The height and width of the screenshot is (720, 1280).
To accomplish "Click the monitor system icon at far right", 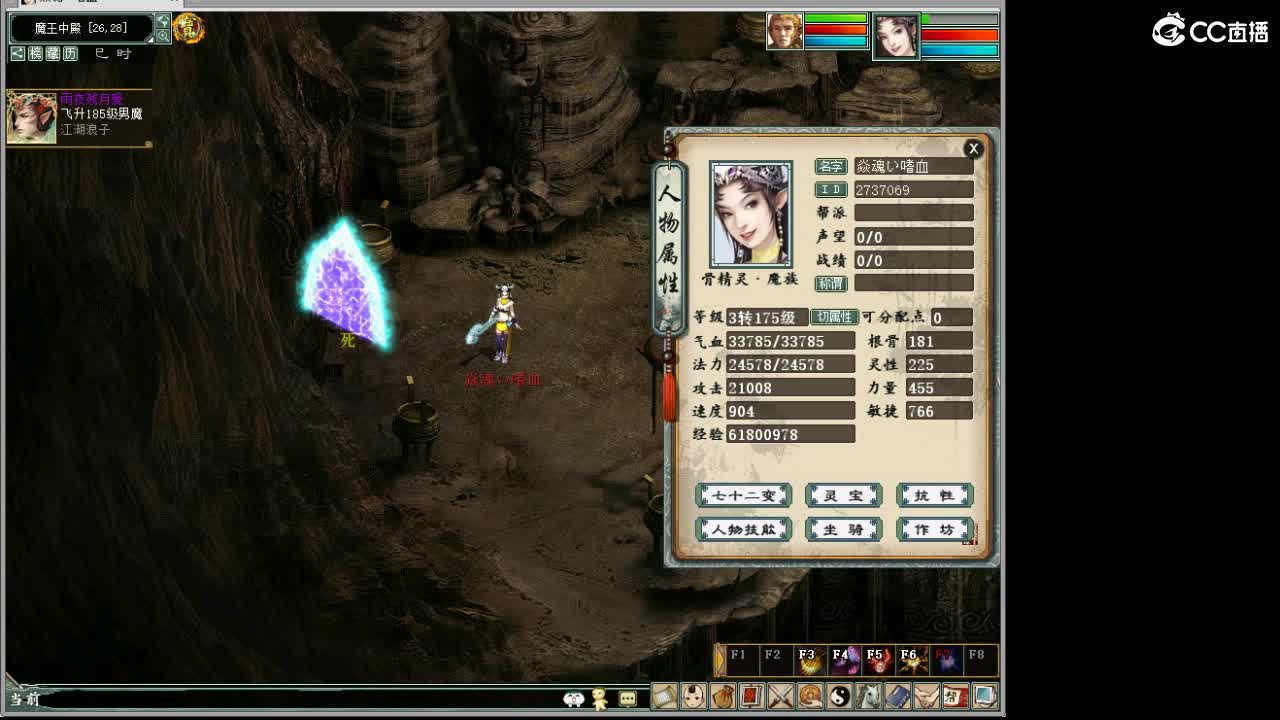I will pyautogui.click(x=986, y=696).
